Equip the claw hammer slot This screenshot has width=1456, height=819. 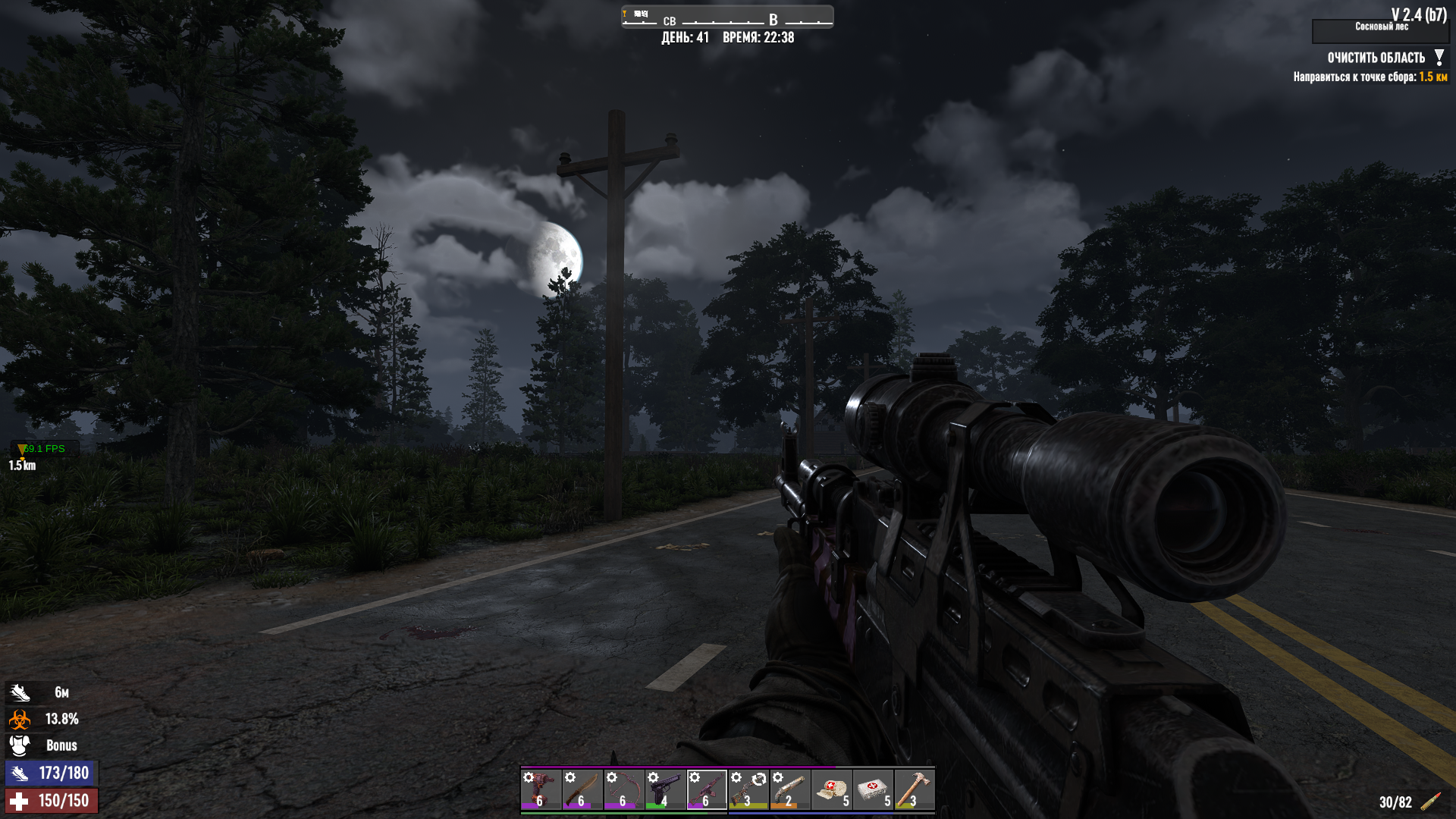point(914,789)
